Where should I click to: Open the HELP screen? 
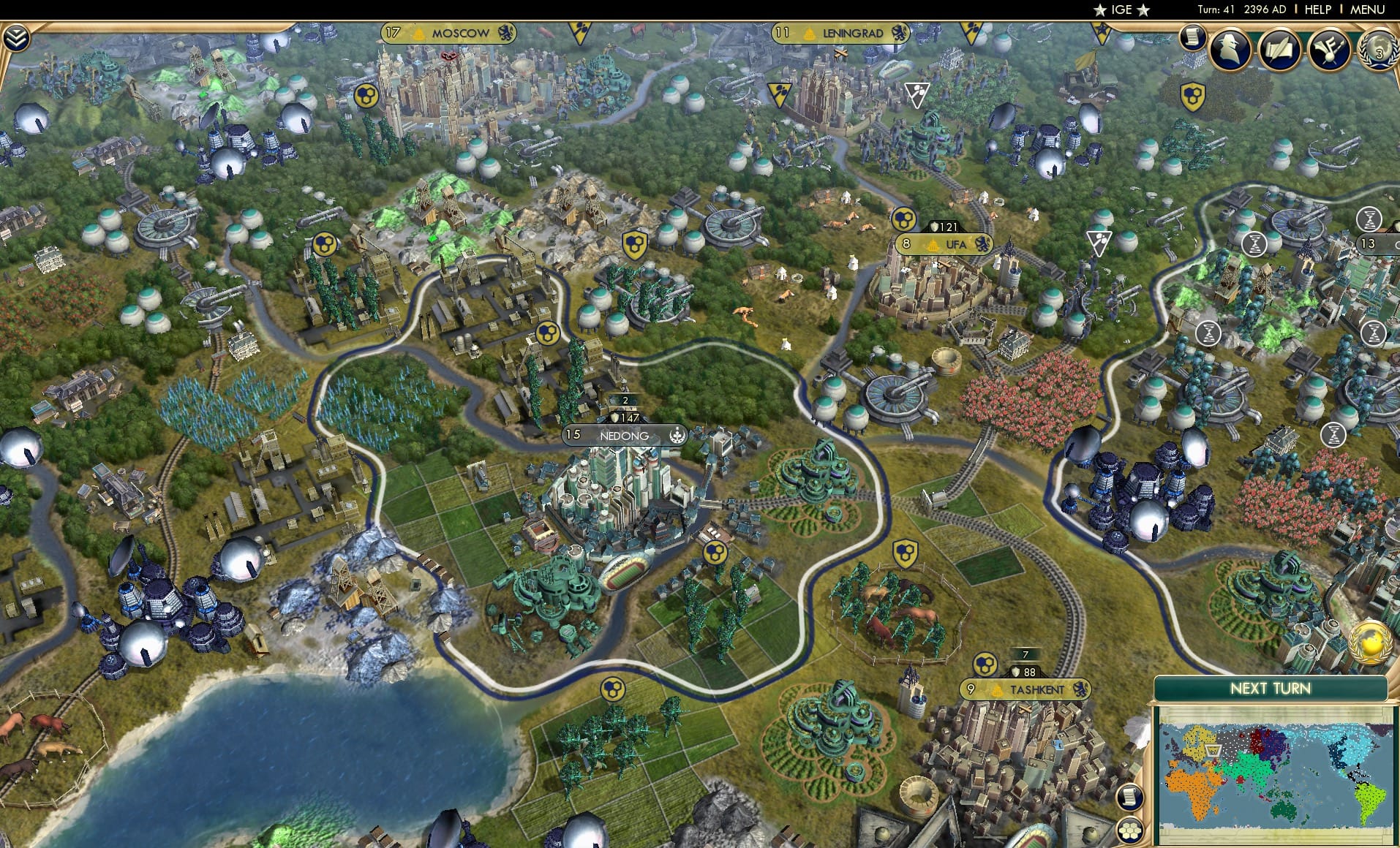[1316, 10]
